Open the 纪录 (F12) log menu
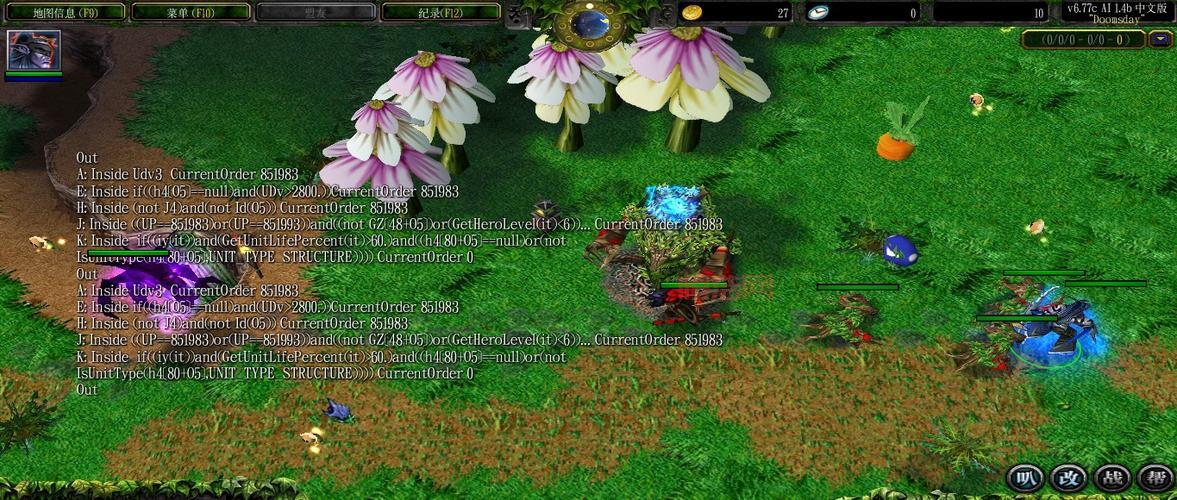Viewport: 1177px width, 500px height. pyautogui.click(x=441, y=12)
